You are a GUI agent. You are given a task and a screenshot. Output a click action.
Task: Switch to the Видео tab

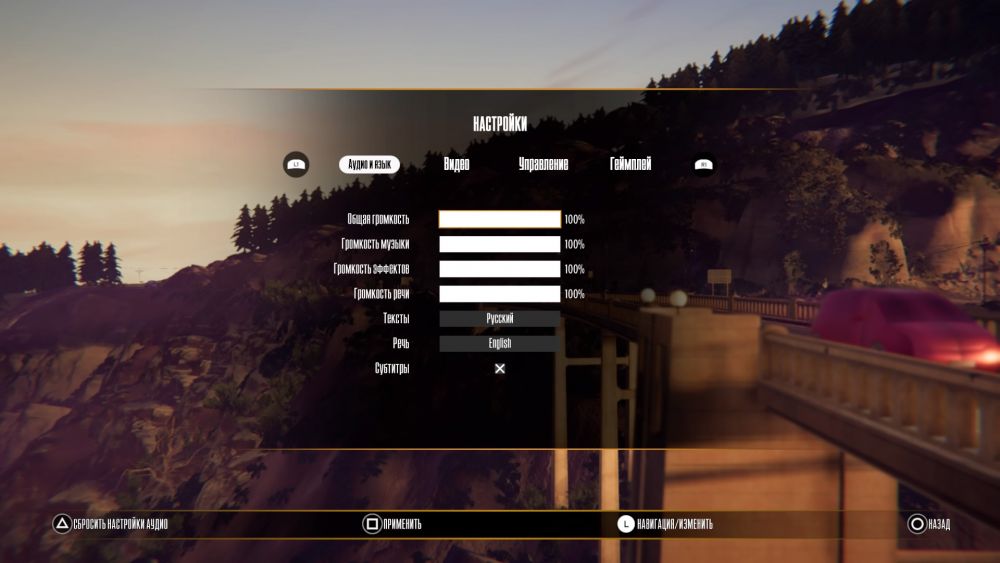(x=456, y=164)
